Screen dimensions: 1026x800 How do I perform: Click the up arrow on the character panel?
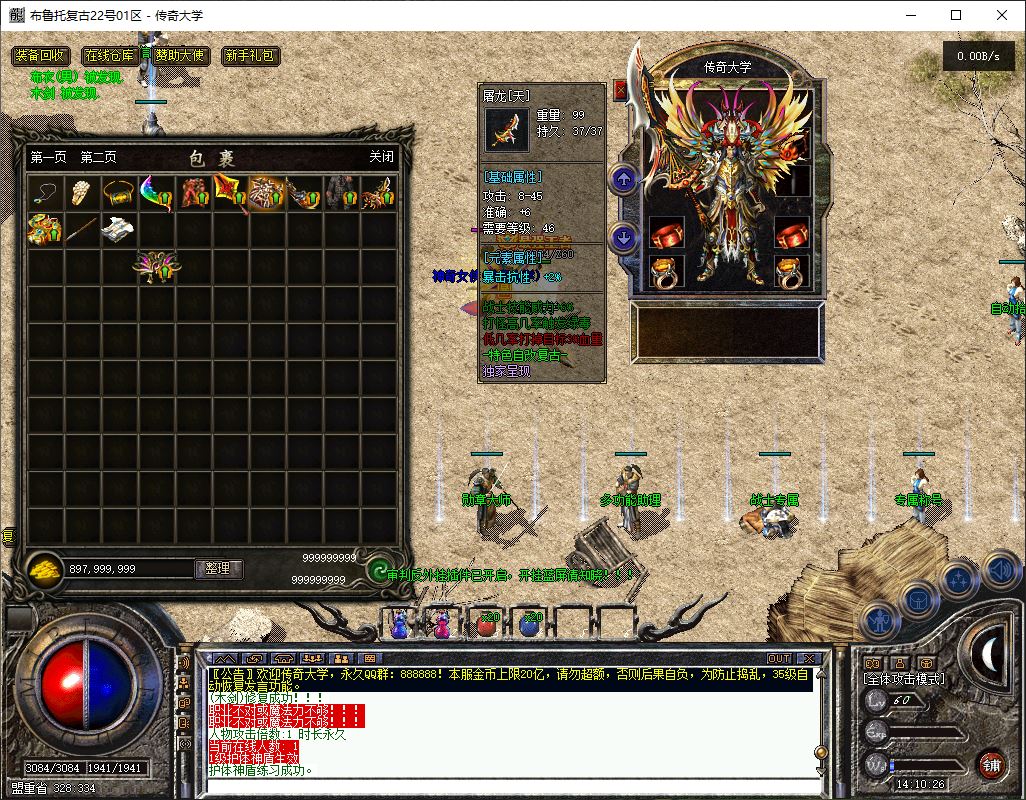[624, 180]
